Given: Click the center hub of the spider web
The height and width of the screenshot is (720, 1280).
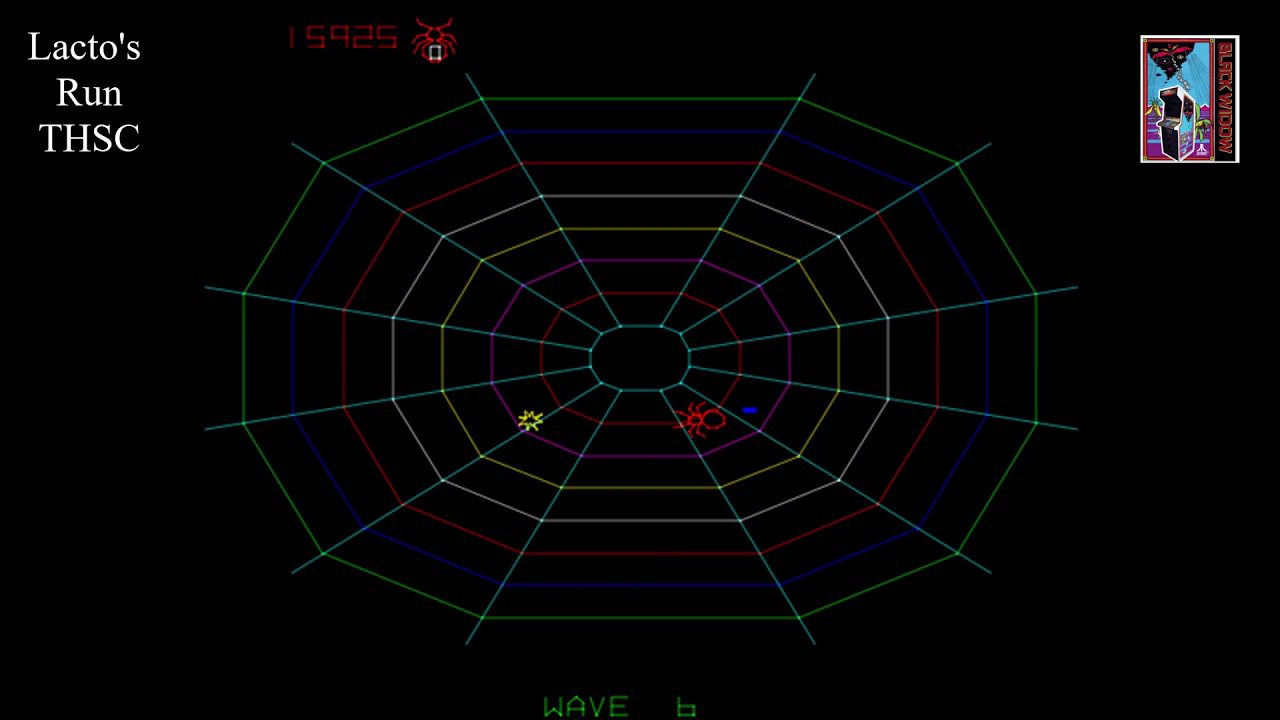Looking at the screenshot, I should coord(640,360).
